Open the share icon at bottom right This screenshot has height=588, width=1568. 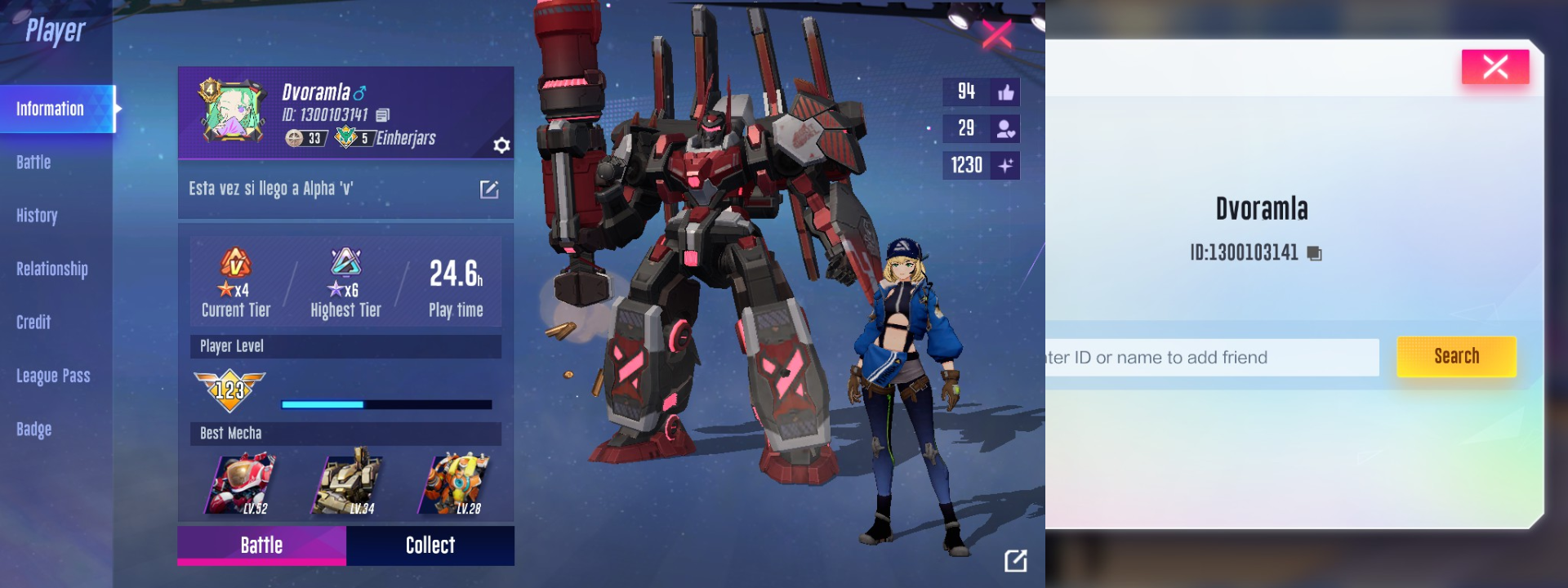click(1015, 560)
